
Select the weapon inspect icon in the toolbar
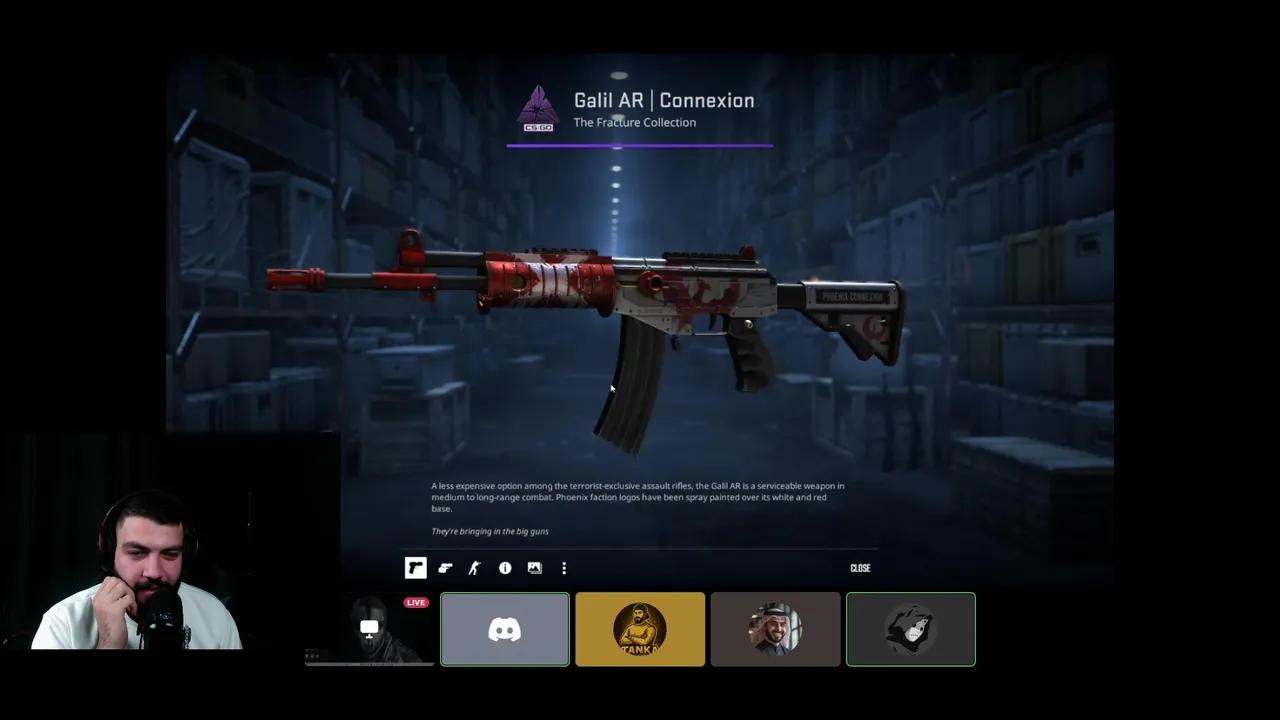pos(415,568)
